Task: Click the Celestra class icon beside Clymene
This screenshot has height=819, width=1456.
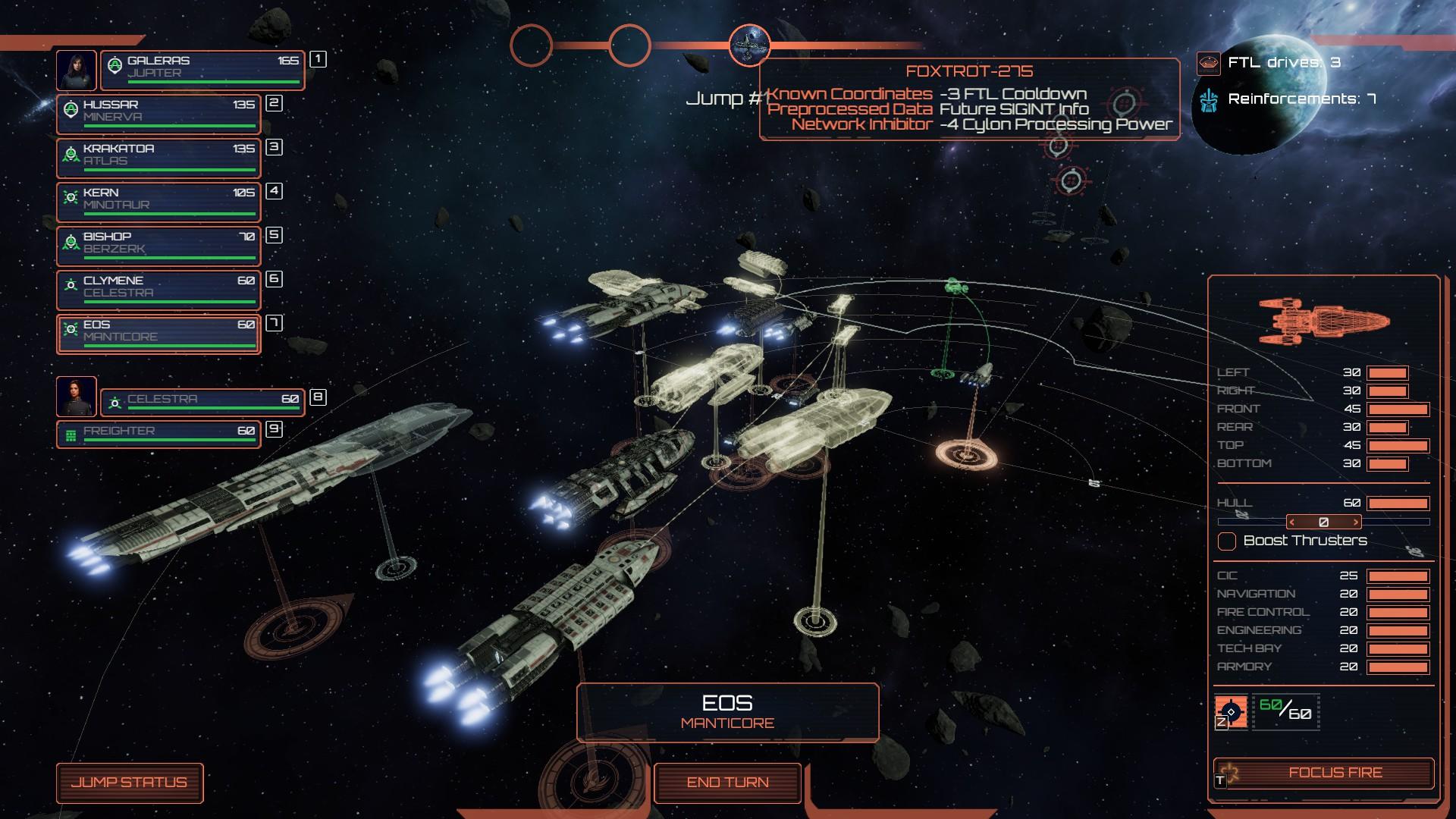Action: coord(69,285)
